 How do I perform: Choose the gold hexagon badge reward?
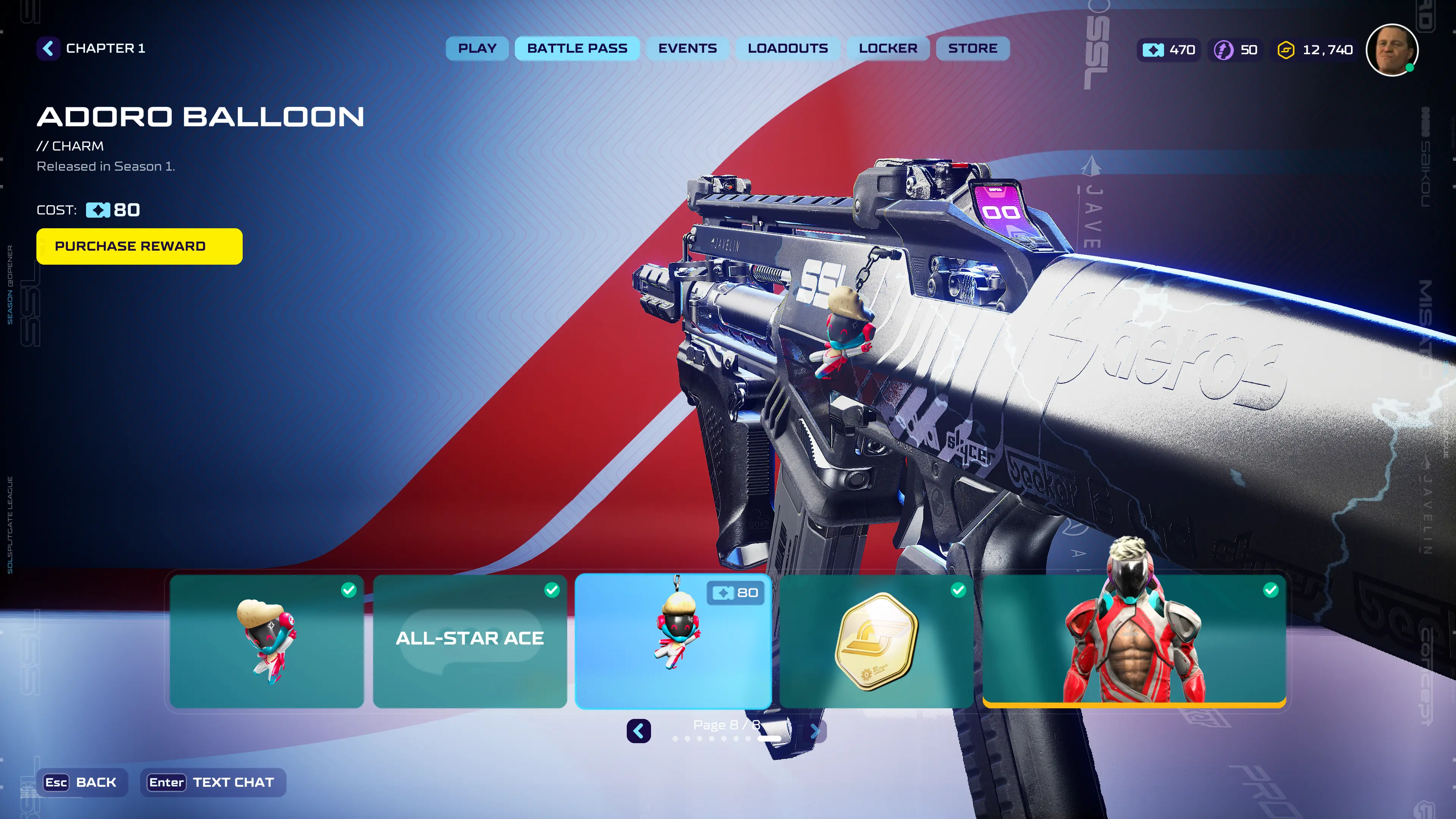click(x=876, y=641)
